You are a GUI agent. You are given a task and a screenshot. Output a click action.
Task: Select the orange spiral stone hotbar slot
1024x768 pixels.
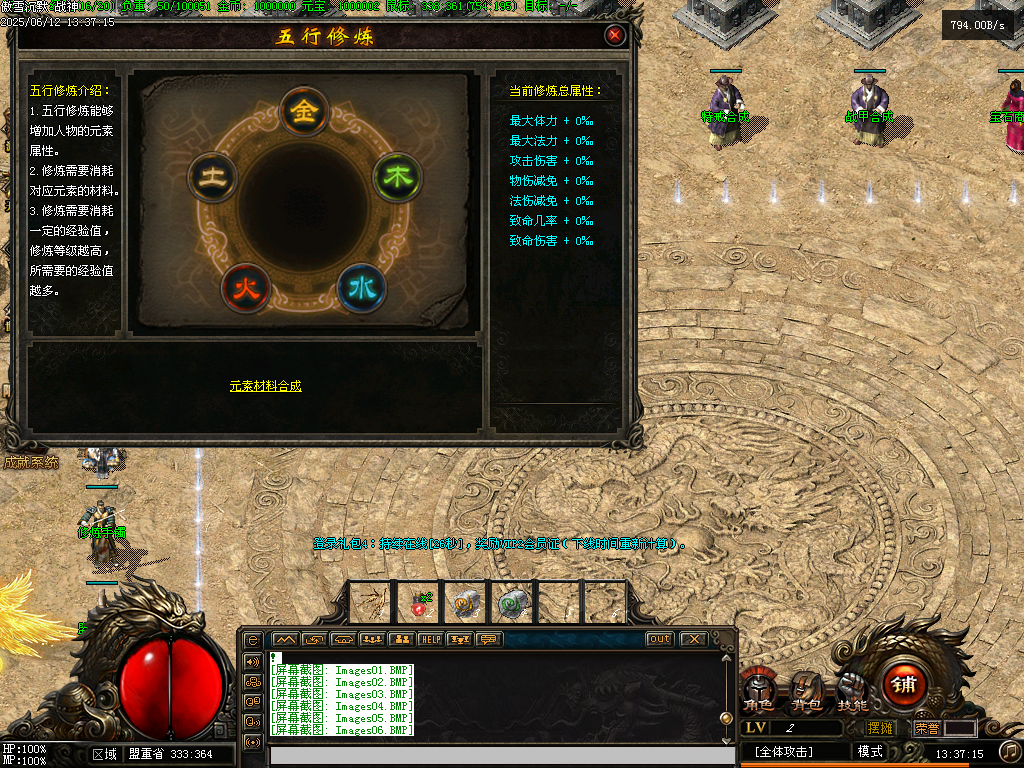point(466,603)
